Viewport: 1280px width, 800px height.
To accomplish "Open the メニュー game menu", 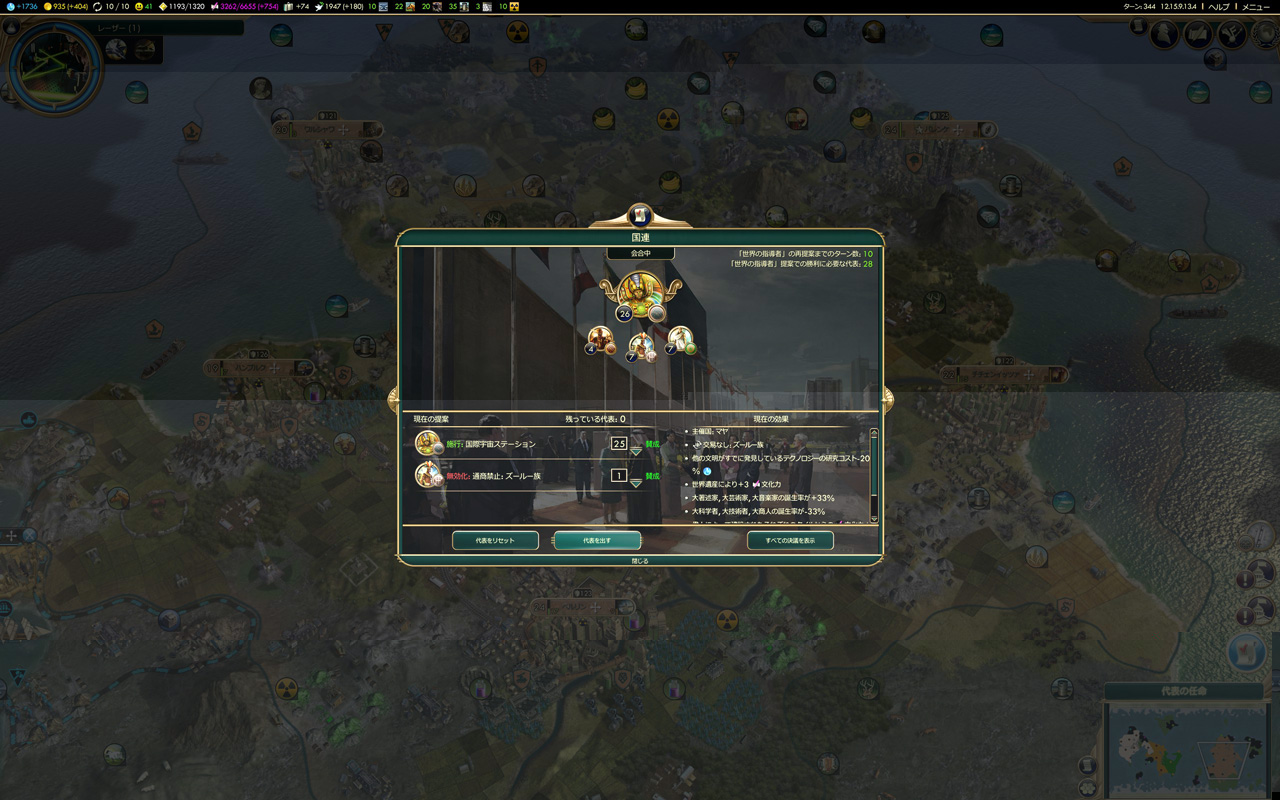I will point(1255,7).
